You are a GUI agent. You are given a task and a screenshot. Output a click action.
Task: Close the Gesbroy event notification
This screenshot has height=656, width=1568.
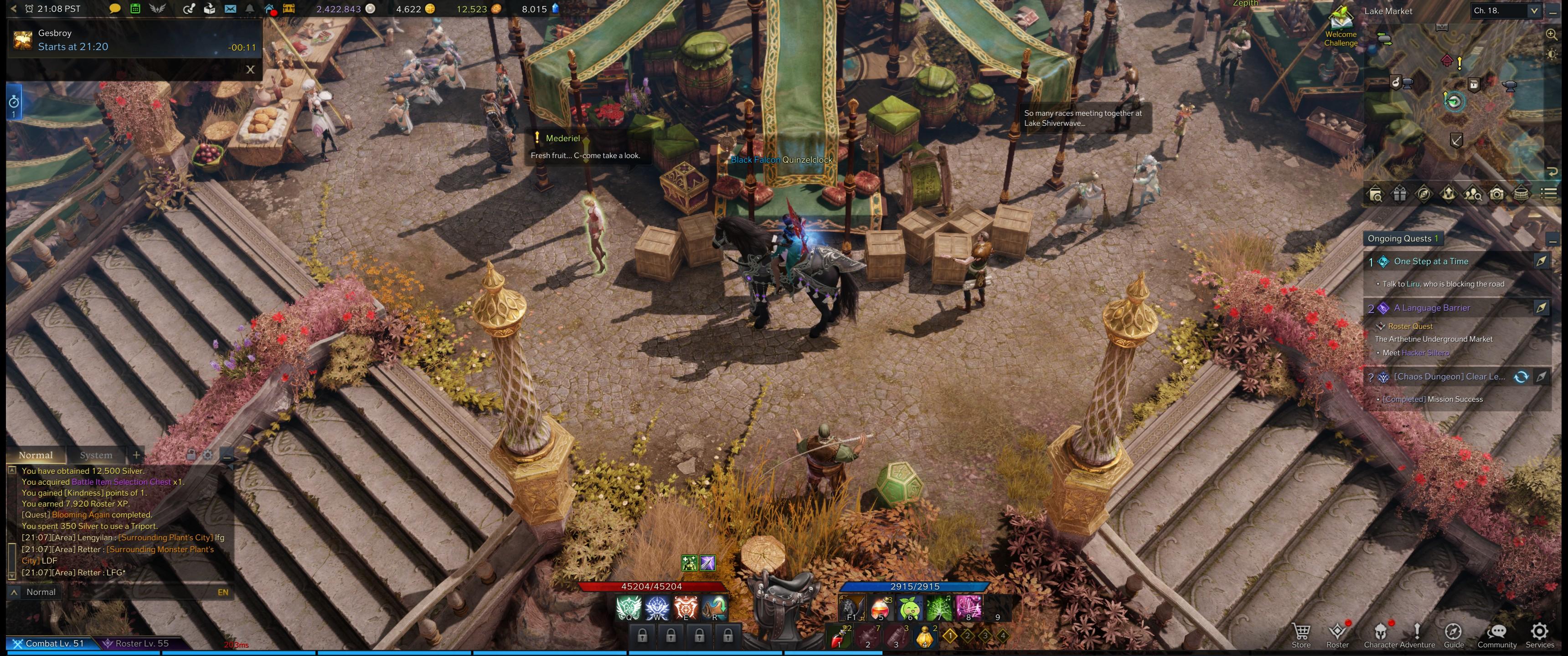250,69
